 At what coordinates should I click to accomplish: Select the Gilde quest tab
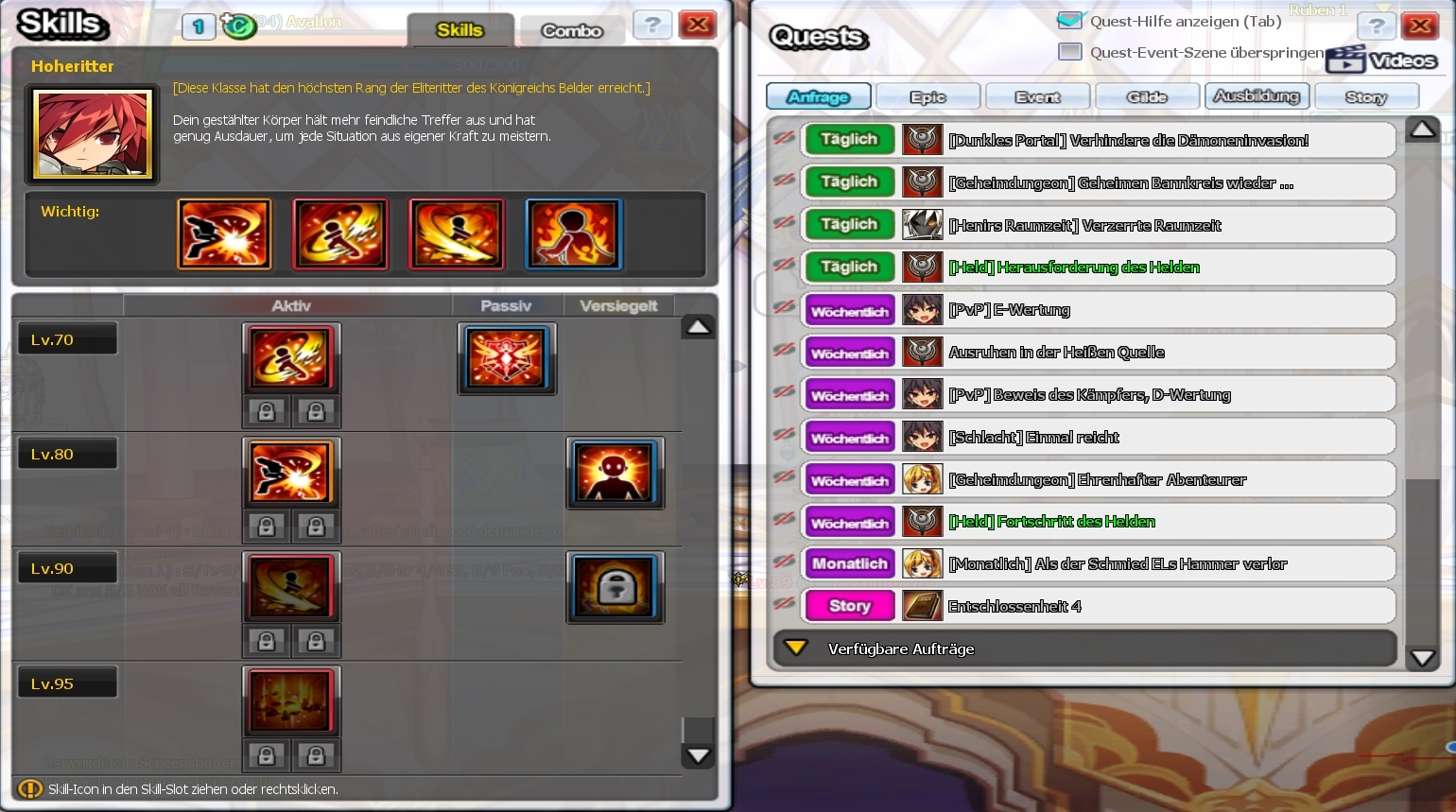[1146, 96]
